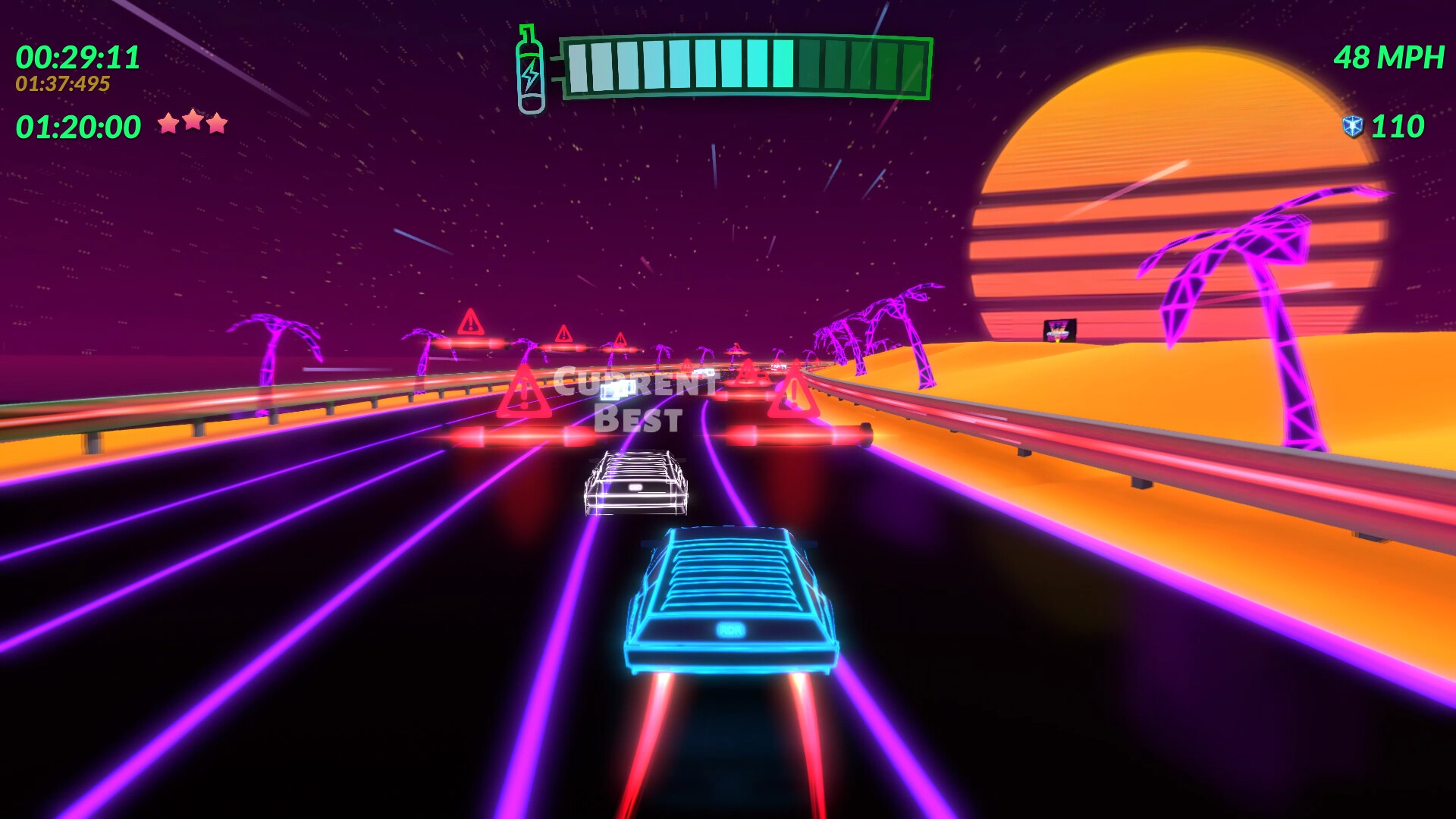Screen dimensions: 1456x819
Task: Click the third pink star
Action: pos(218,121)
